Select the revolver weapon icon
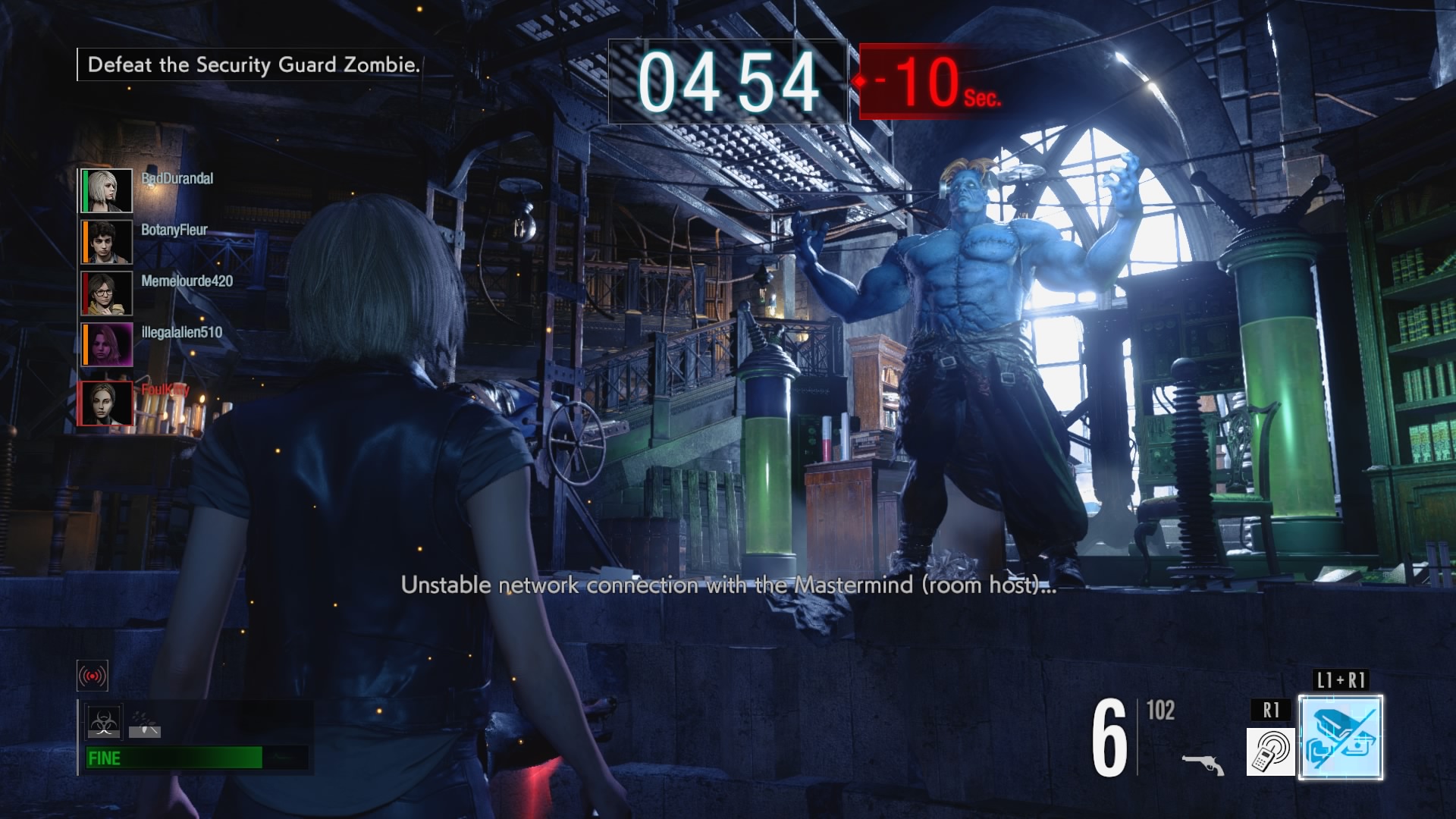 (x=1203, y=763)
